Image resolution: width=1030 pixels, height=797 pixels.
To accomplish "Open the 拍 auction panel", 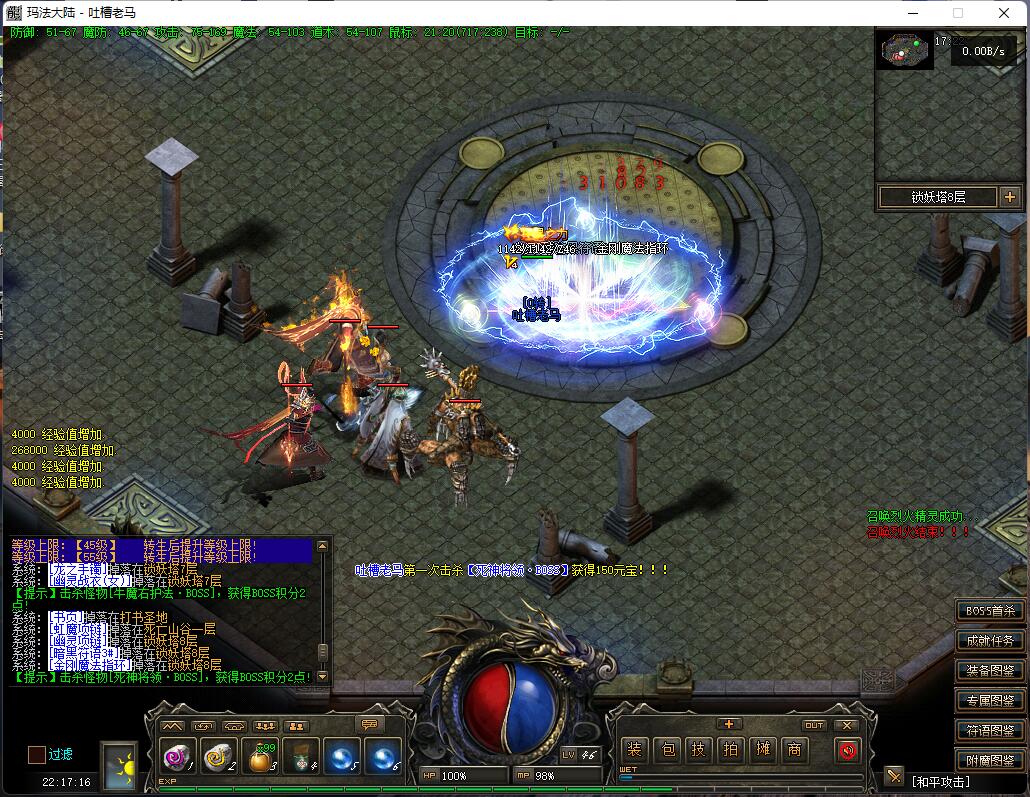I will click(x=731, y=749).
